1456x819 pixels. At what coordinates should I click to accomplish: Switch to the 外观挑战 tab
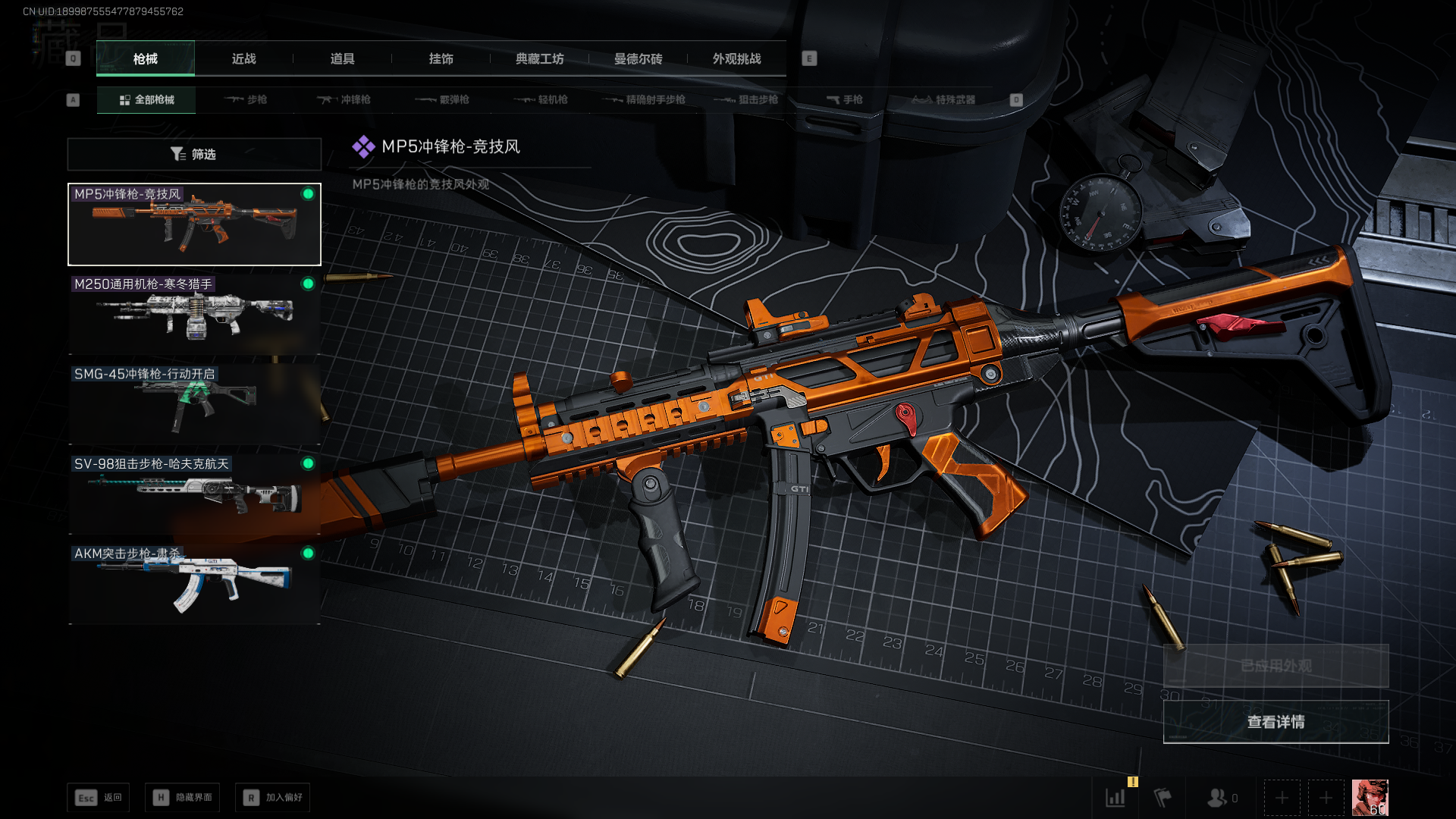[x=736, y=59]
